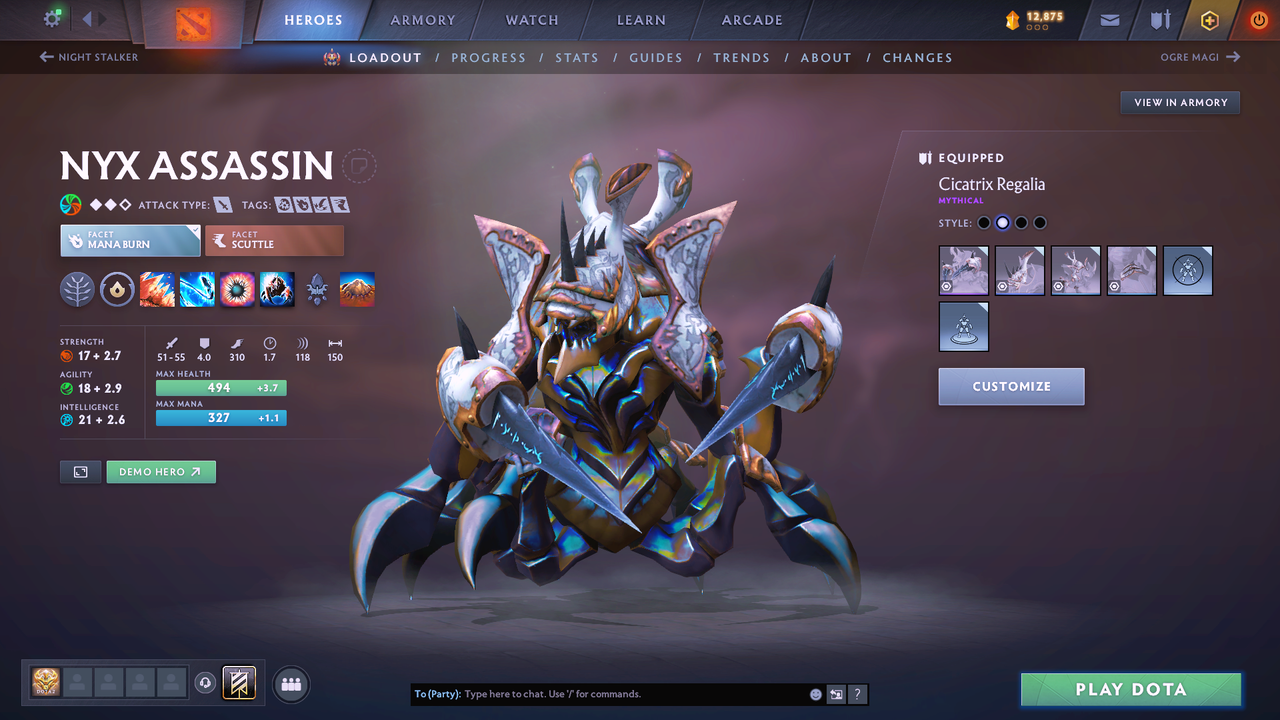This screenshot has width=1280, height=720.
Task: Open the emoticon picker next to chat
Action: click(x=815, y=693)
